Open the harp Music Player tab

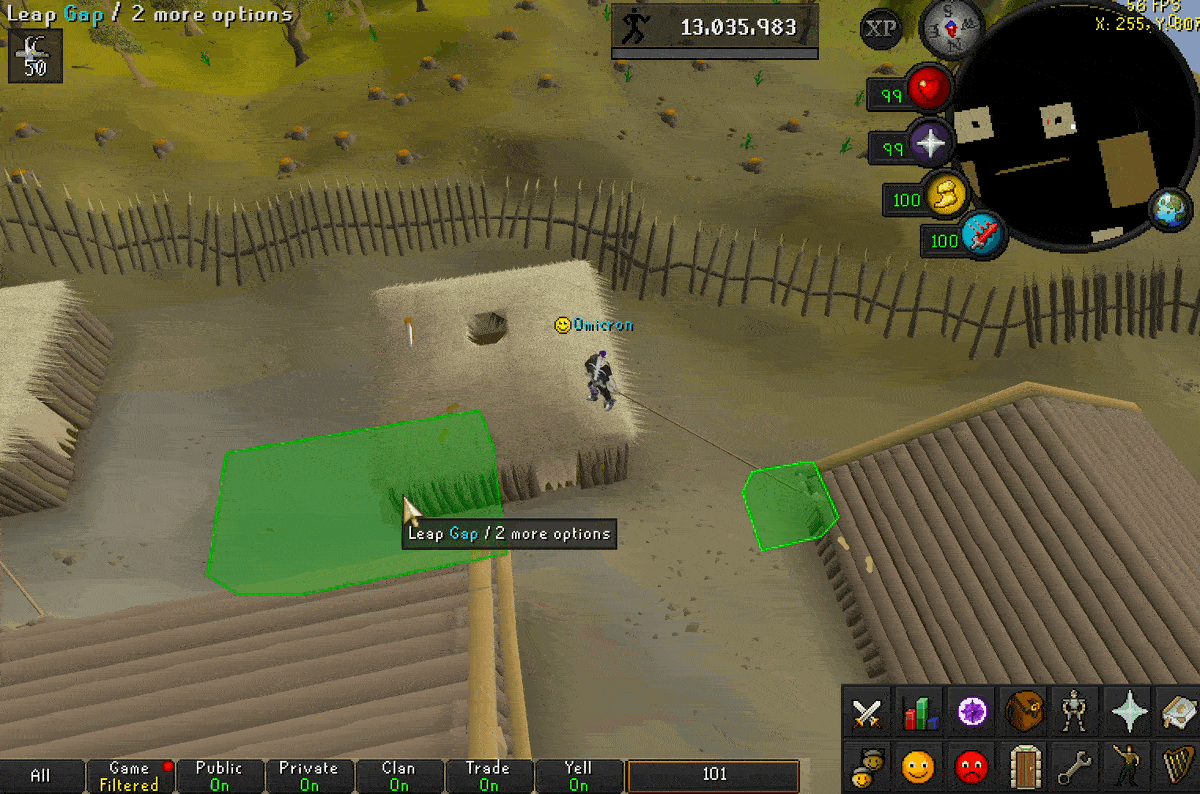(1180, 767)
